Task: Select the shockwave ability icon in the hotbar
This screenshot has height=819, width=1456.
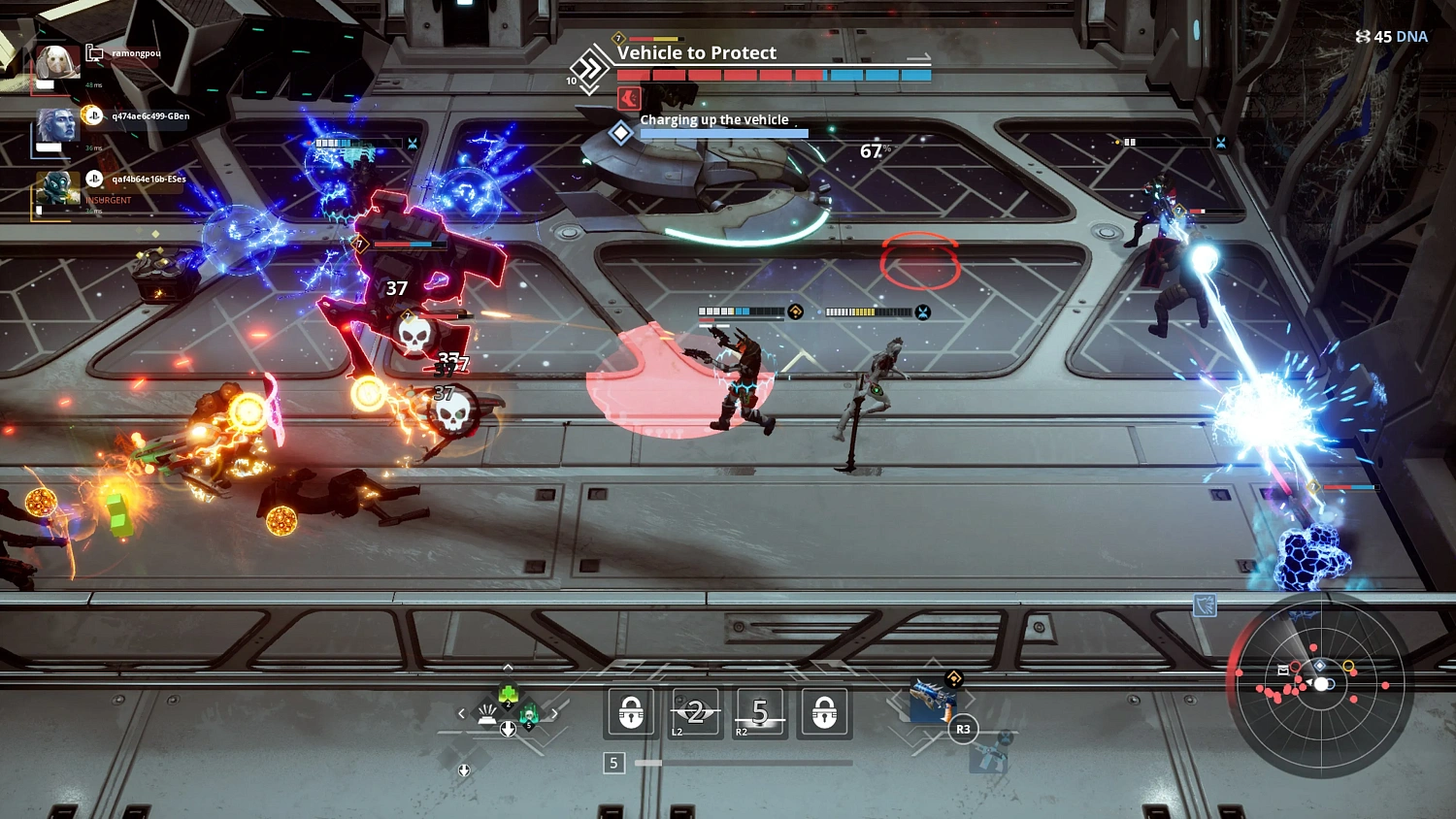Action: 487,714
